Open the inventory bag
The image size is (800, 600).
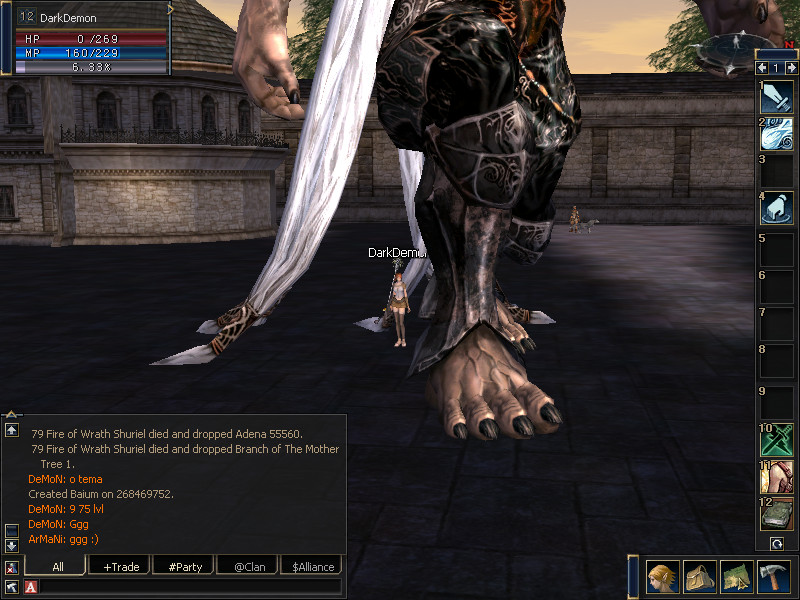click(700, 576)
